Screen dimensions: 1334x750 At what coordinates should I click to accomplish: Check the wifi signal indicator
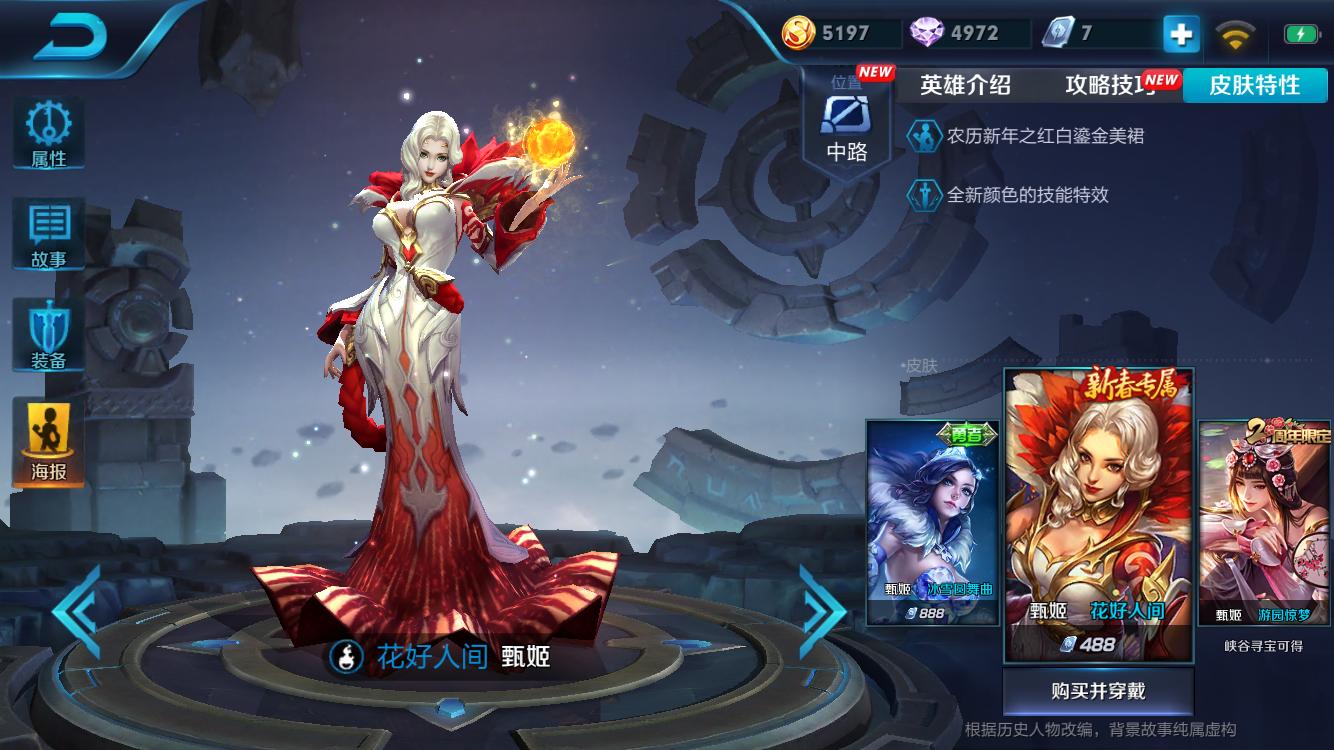tap(1237, 32)
